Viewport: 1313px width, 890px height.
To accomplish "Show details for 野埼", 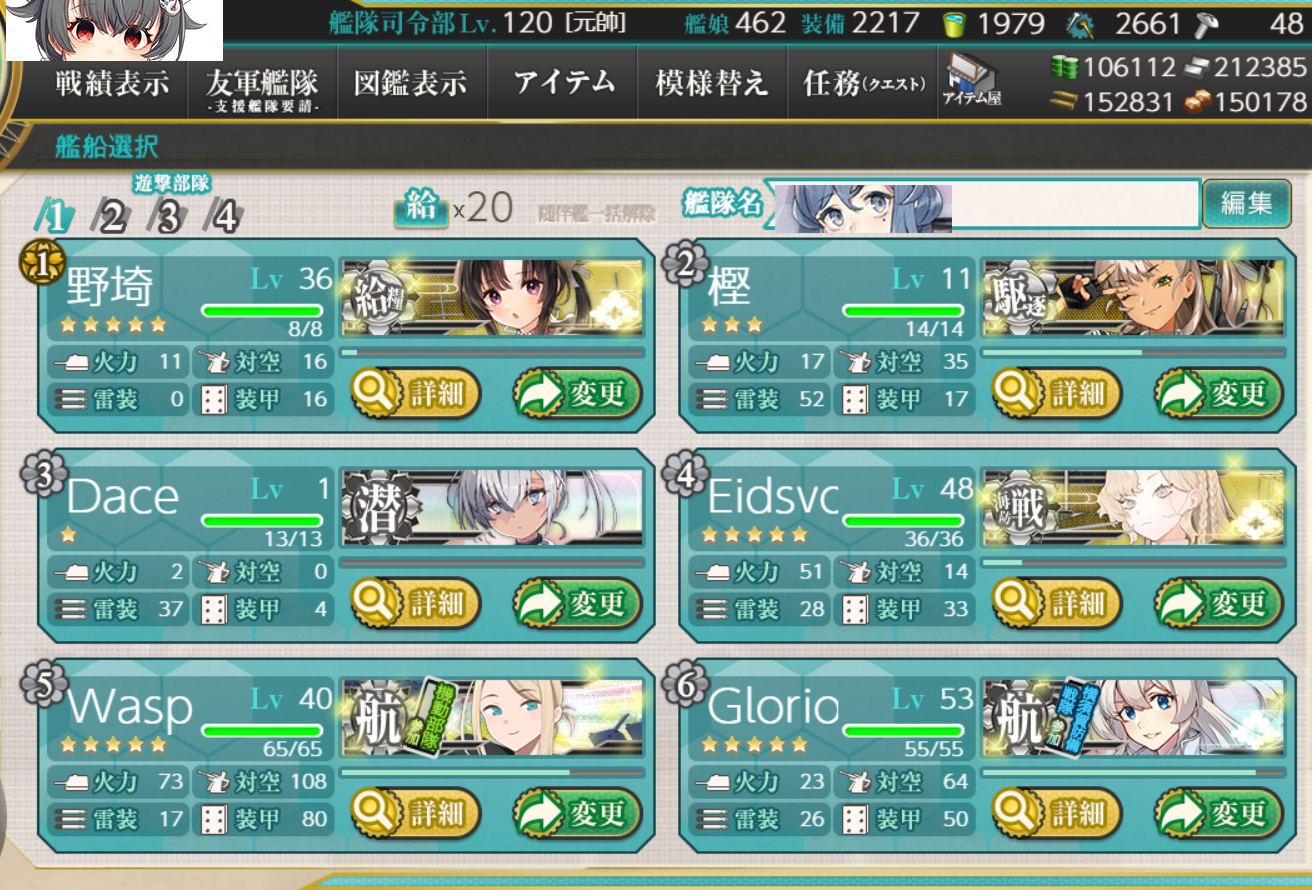I will pos(416,394).
